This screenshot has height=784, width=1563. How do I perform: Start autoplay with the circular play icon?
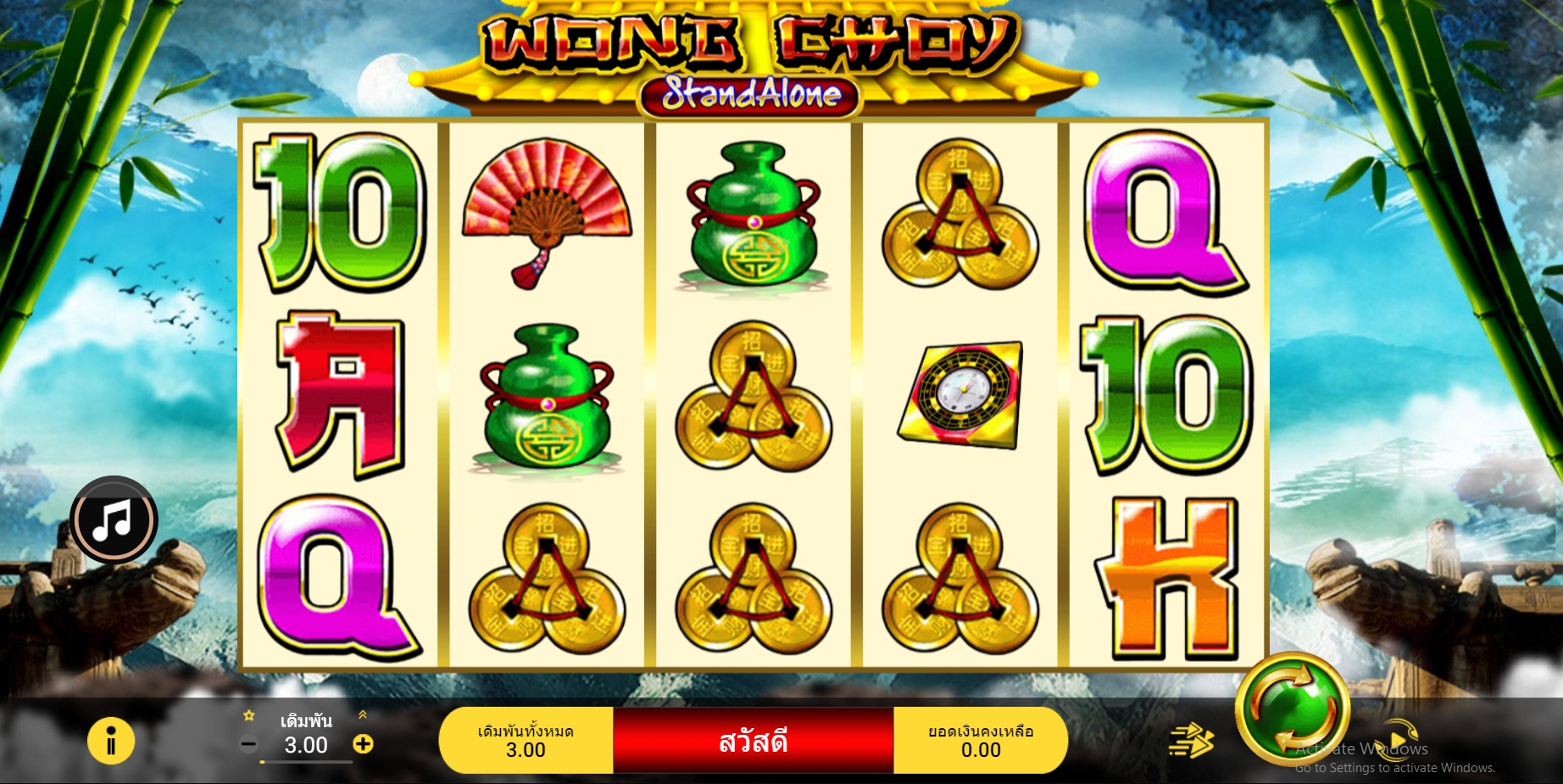pos(1399,739)
